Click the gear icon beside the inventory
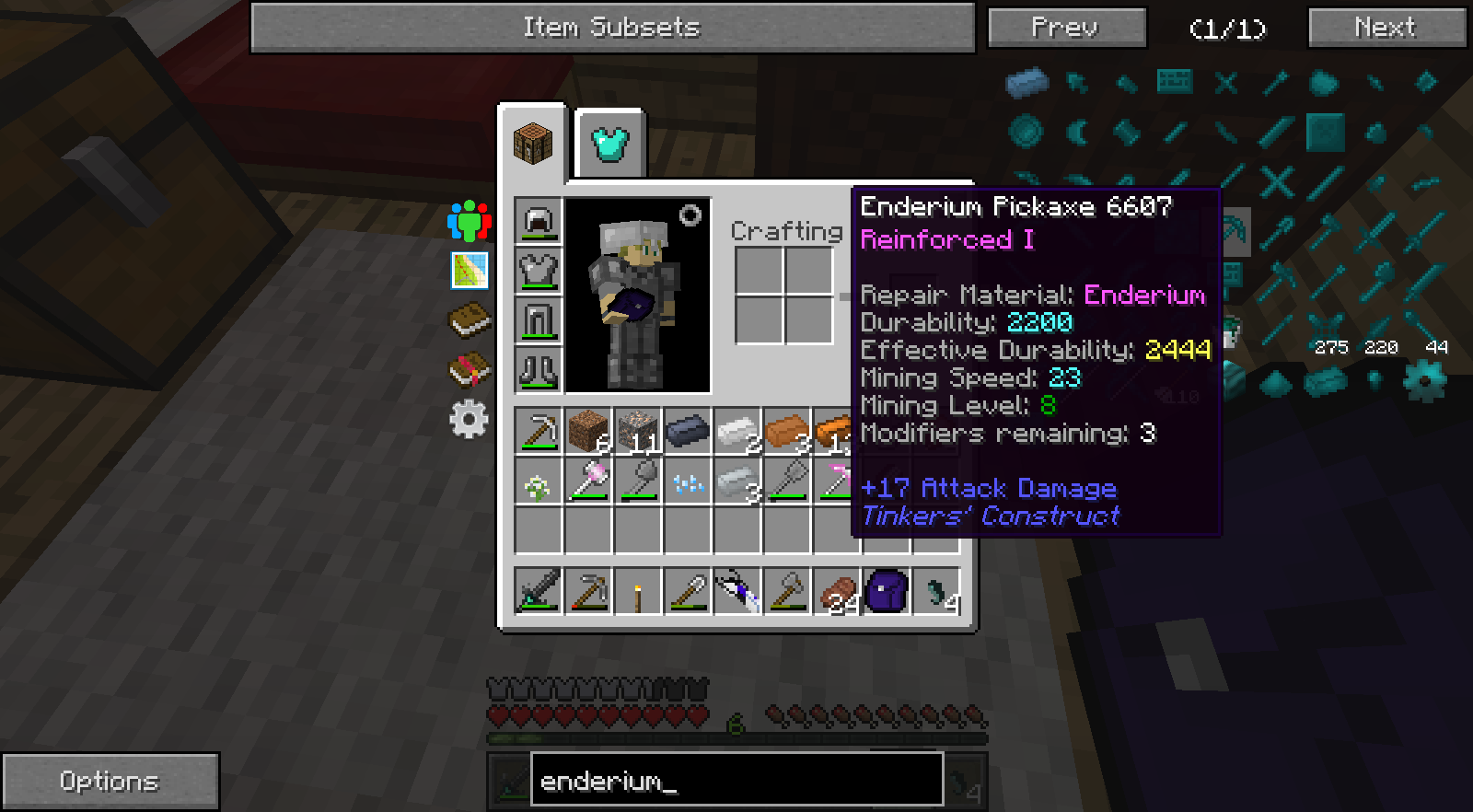This screenshot has height=812, width=1473. tap(469, 420)
